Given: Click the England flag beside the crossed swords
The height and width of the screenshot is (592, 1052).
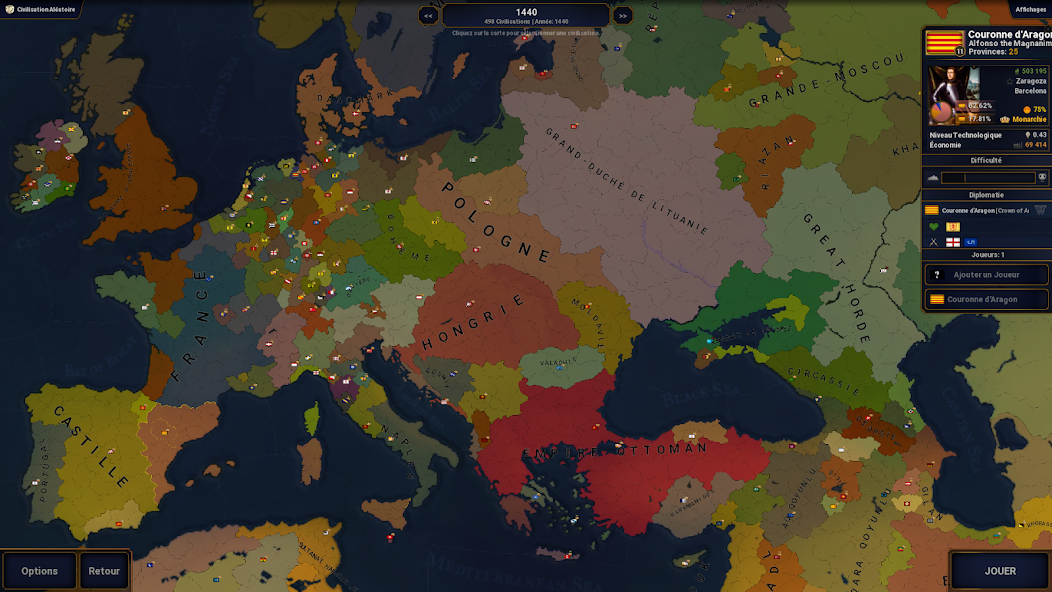Looking at the screenshot, I should pyautogui.click(x=952, y=242).
